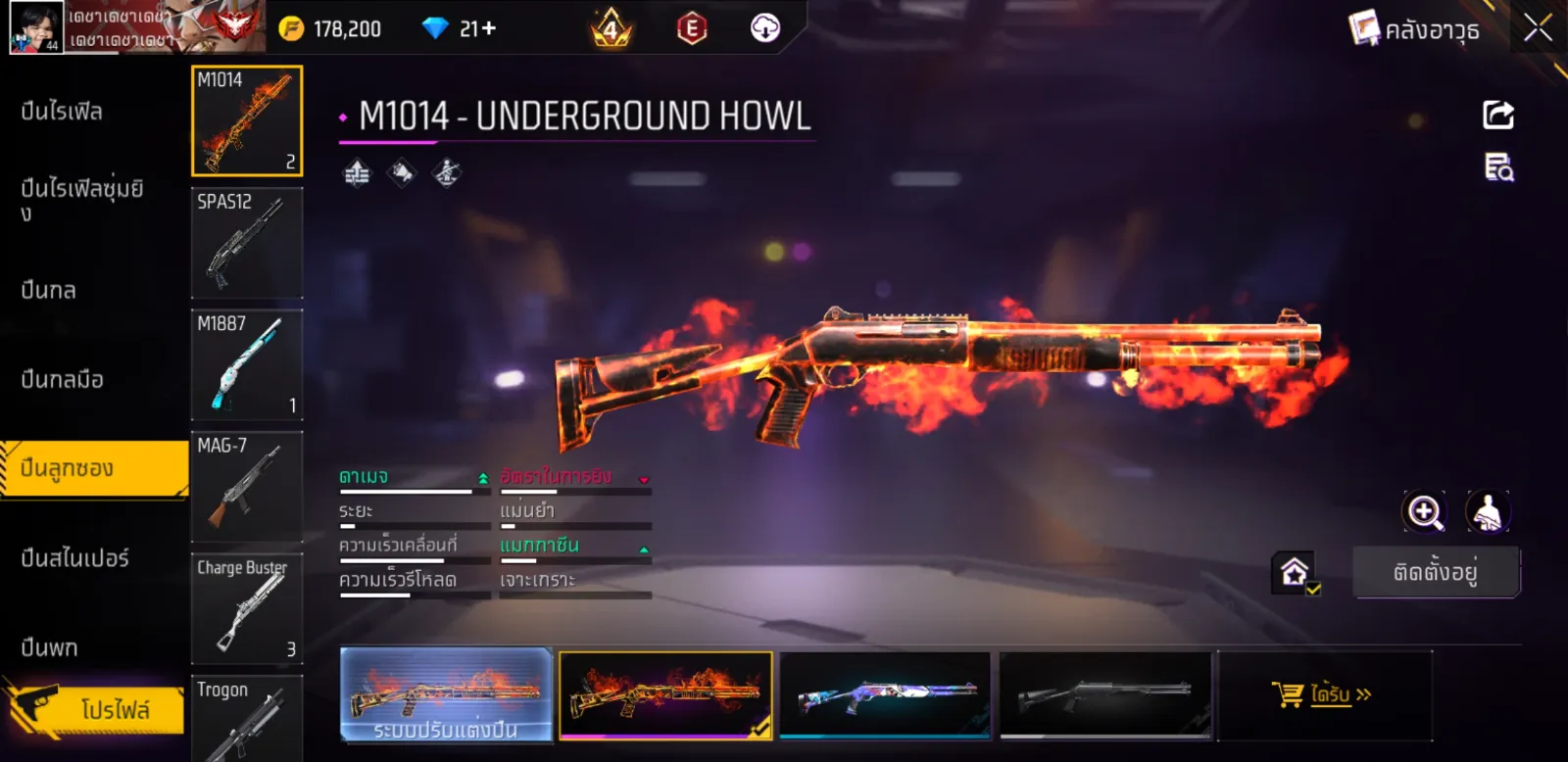
Task: Choose the default black M1014 skin
Action: [1105, 695]
